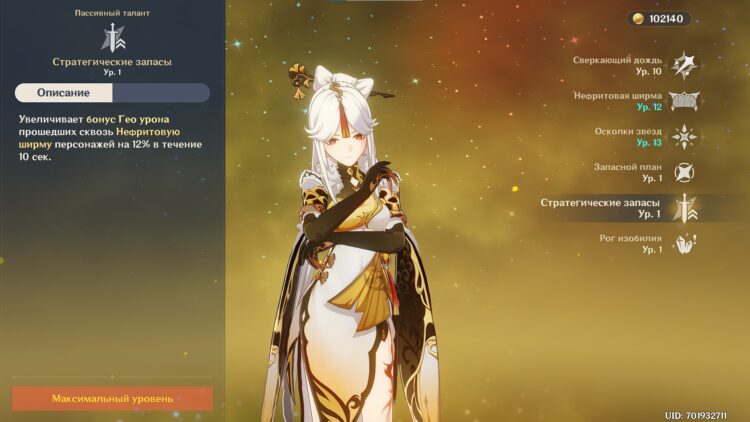
Task: Open the Рог изобилия passive talent
Action: pos(684,243)
